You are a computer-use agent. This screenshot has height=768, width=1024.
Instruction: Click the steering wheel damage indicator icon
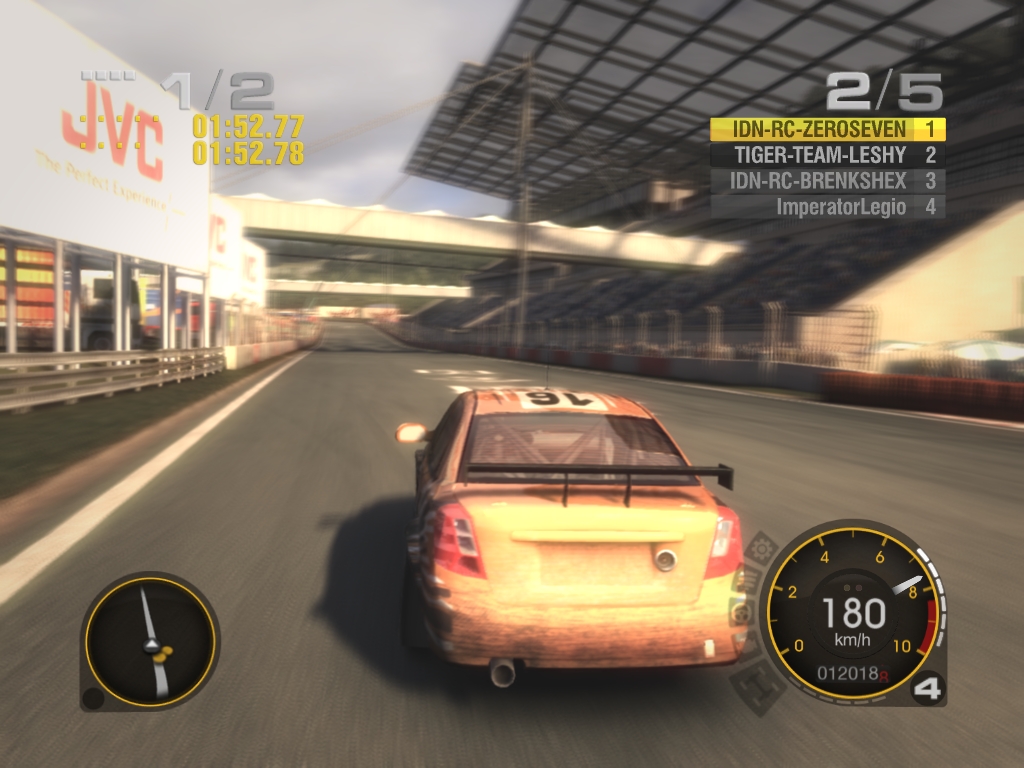[x=741, y=612]
